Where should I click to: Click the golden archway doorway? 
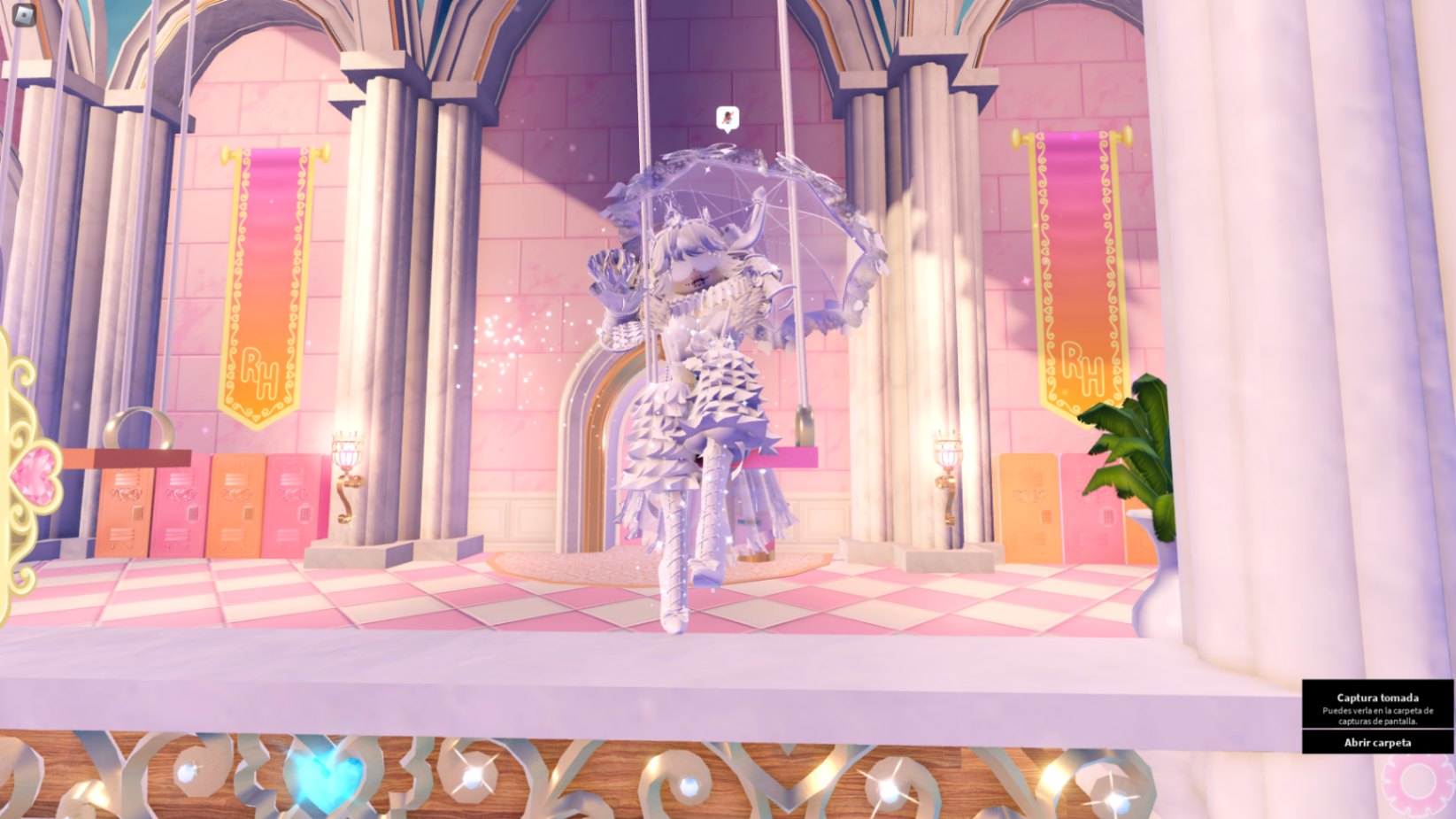[x=591, y=443]
